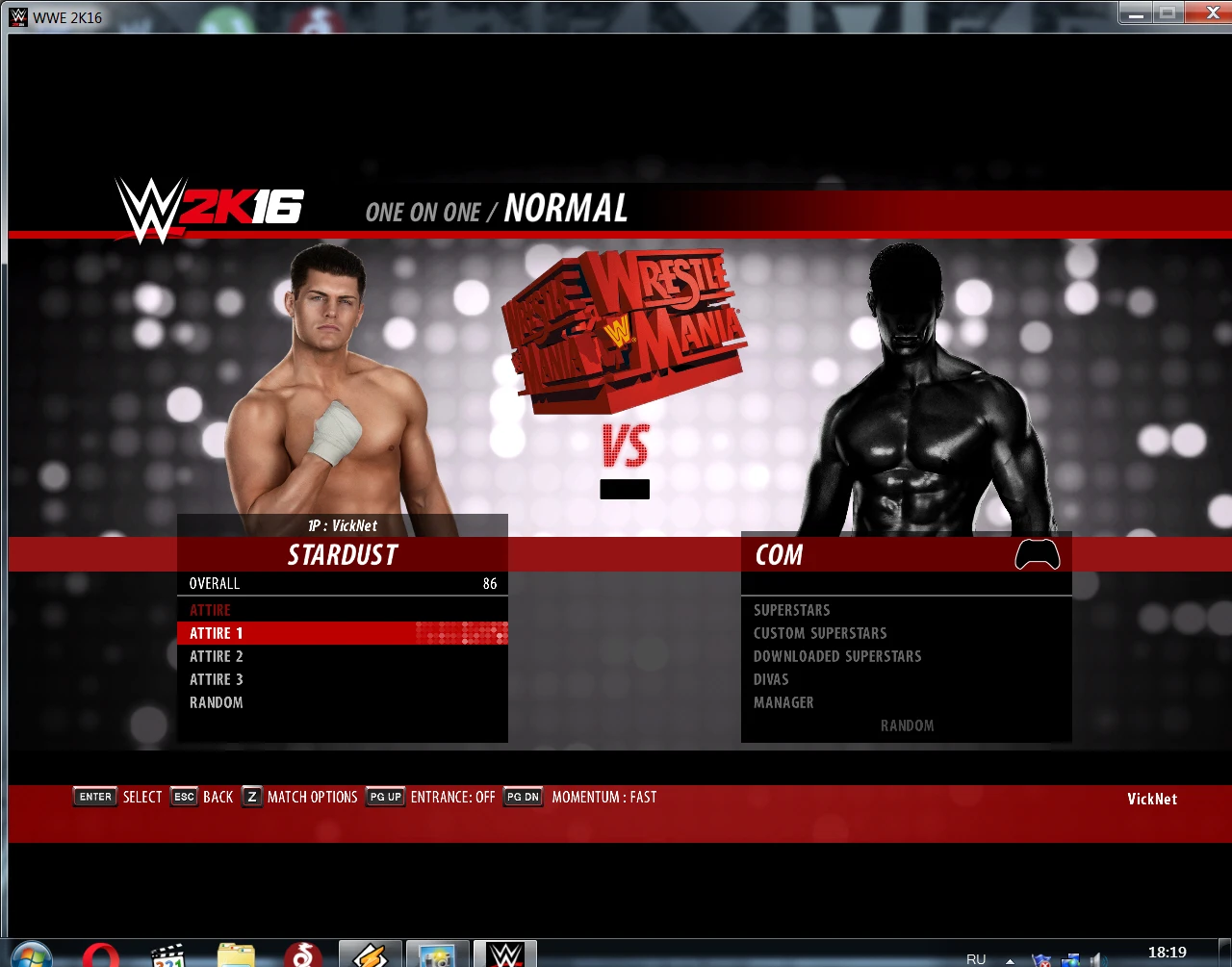Toggle the ENTRANCE: OFF setting

click(452, 797)
